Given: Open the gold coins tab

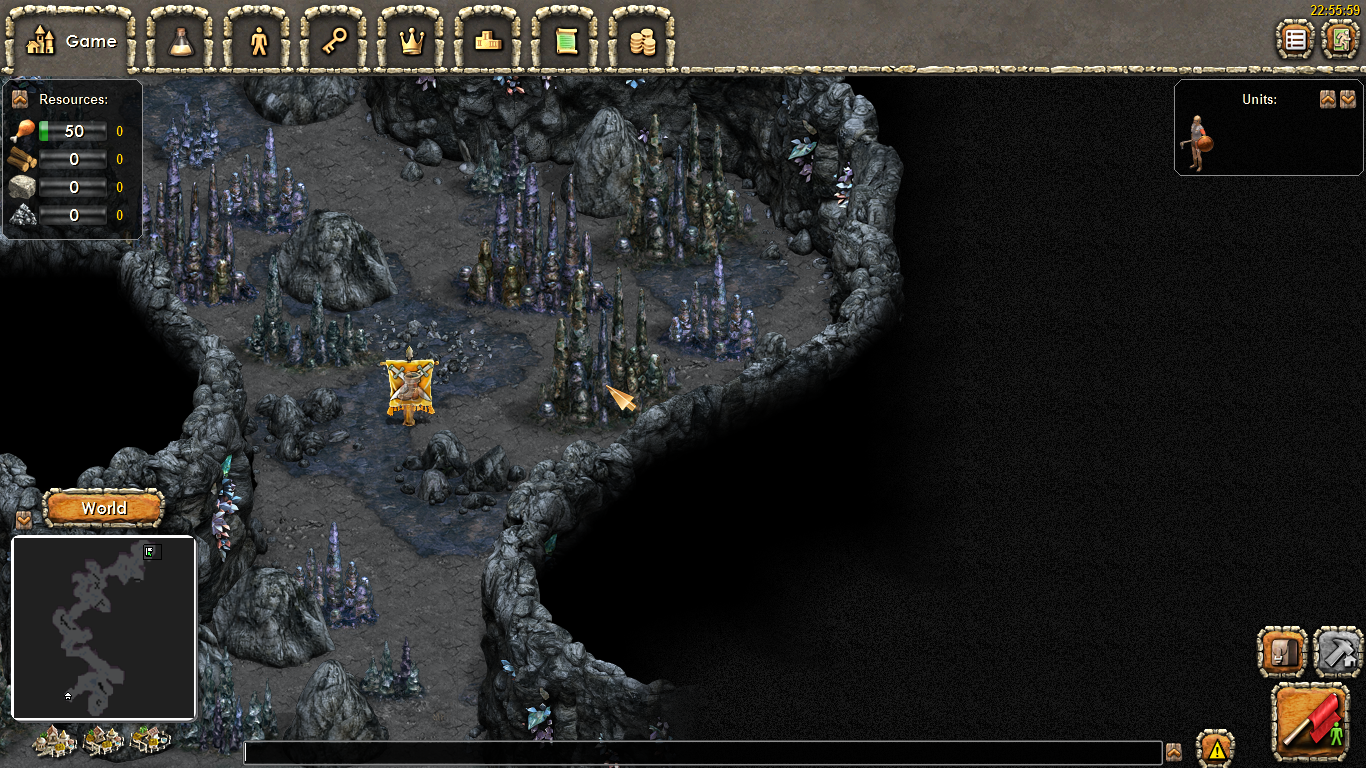Looking at the screenshot, I should [642, 41].
